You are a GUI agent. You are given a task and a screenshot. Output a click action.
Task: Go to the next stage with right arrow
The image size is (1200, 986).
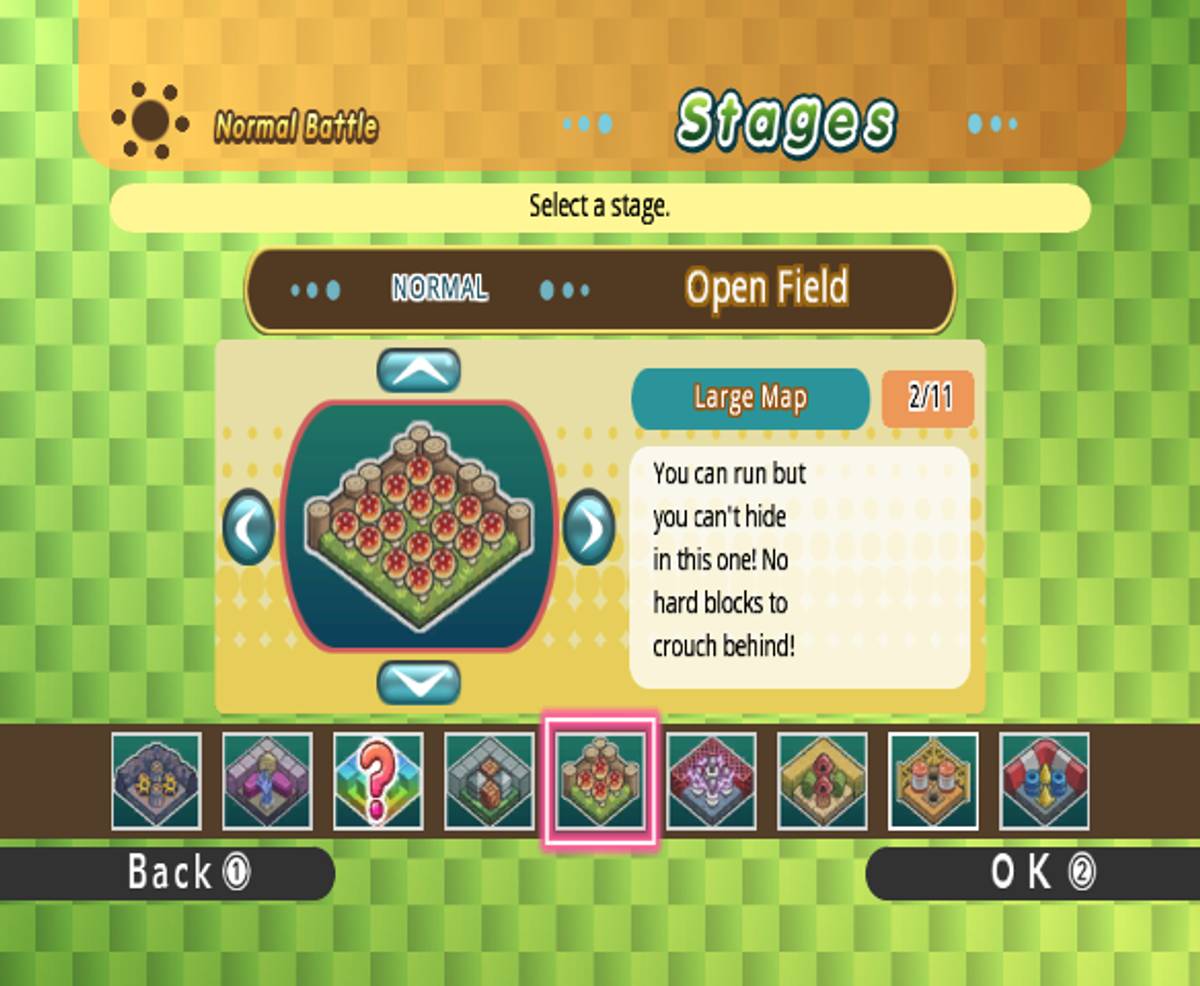tap(588, 527)
